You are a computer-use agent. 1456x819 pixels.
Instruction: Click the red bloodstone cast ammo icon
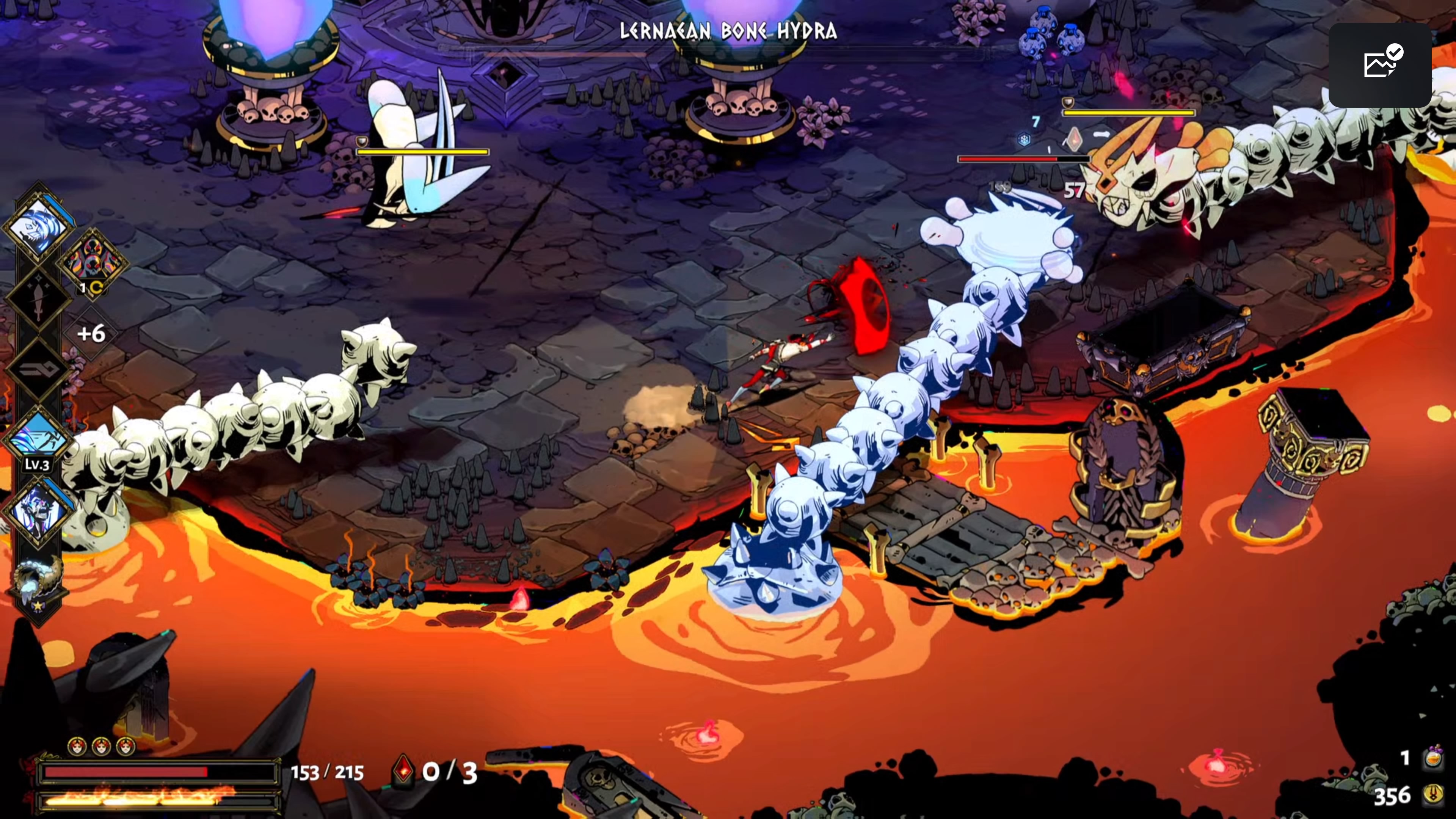[403, 770]
